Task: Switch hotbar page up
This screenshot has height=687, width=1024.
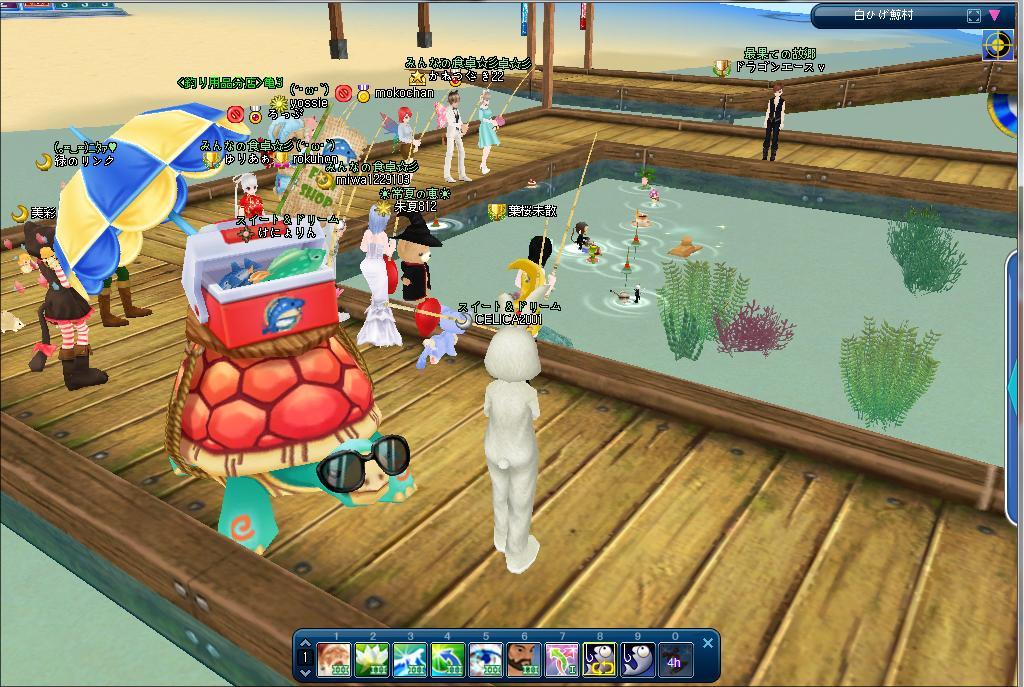Action: [x=306, y=644]
